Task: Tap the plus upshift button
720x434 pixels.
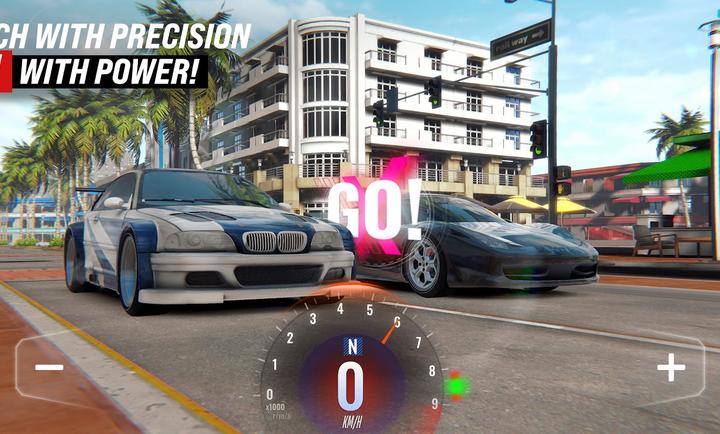Action: (x=670, y=368)
